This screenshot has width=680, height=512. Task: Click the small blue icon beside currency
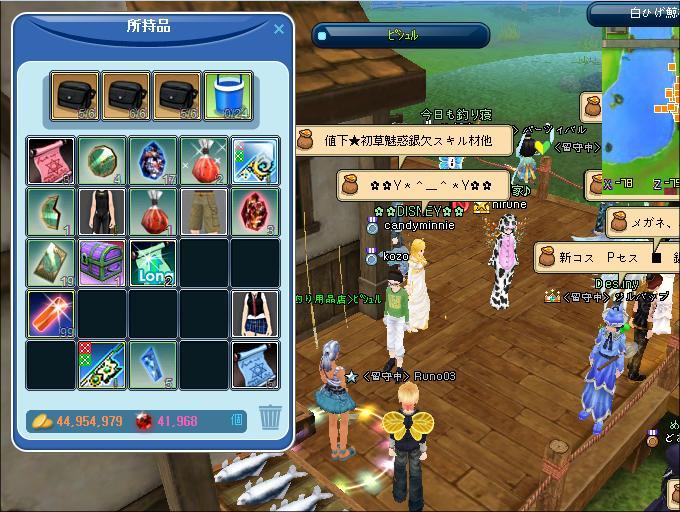pos(238,420)
